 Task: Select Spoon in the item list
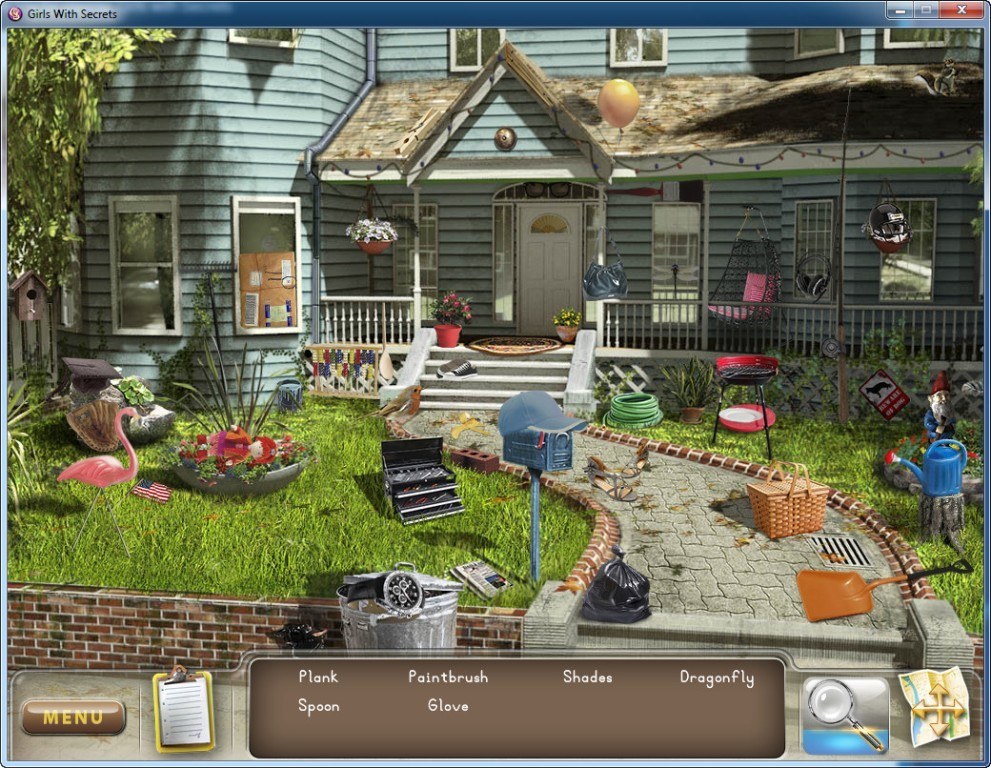coord(318,706)
